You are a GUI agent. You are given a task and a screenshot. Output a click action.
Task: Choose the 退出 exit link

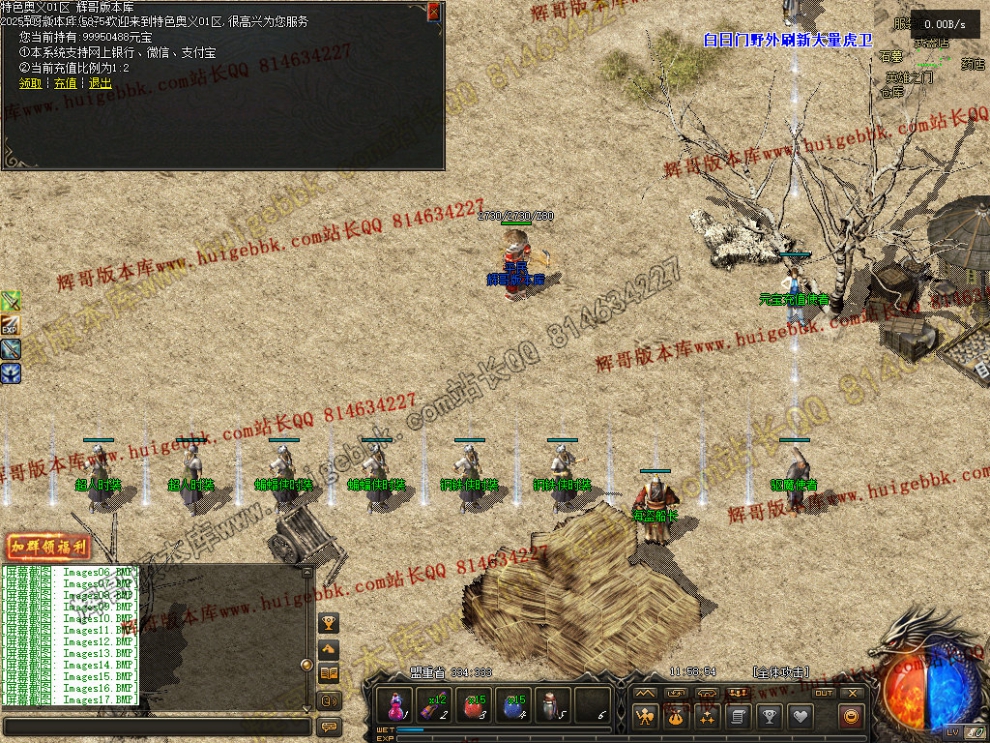[x=100, y=84]
